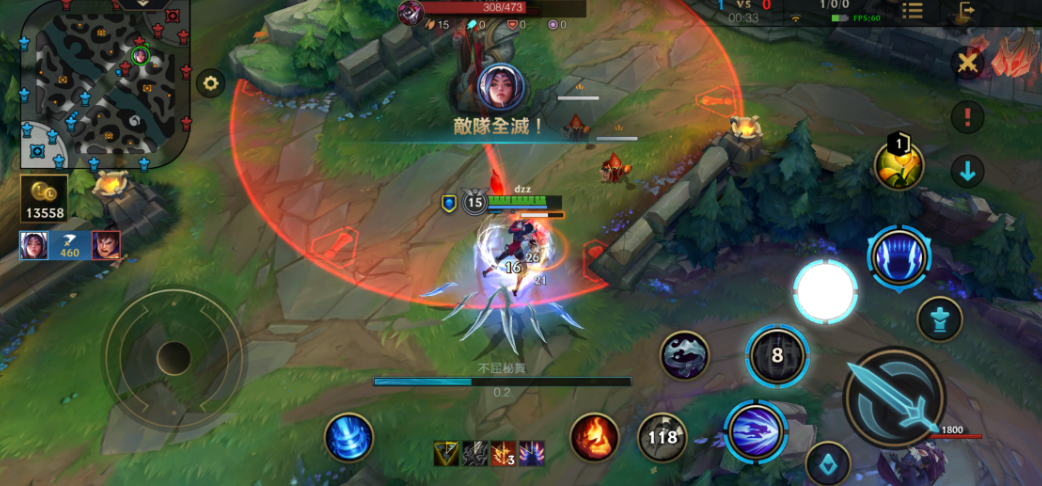This screenshot has width=1042, height=486.
Task: Cast the purple blade dash ability
Action: 755,431
